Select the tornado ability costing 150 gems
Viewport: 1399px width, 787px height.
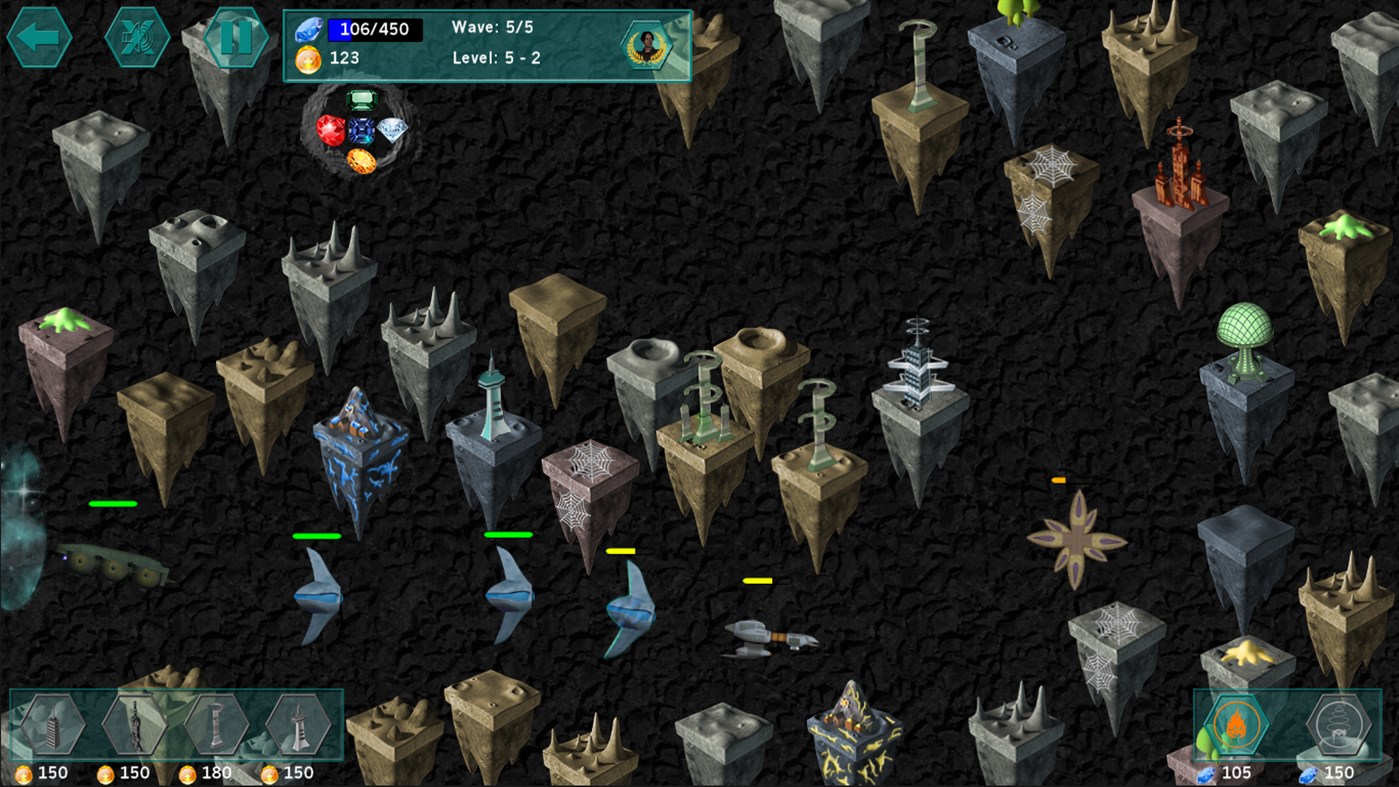point(1339,725)
